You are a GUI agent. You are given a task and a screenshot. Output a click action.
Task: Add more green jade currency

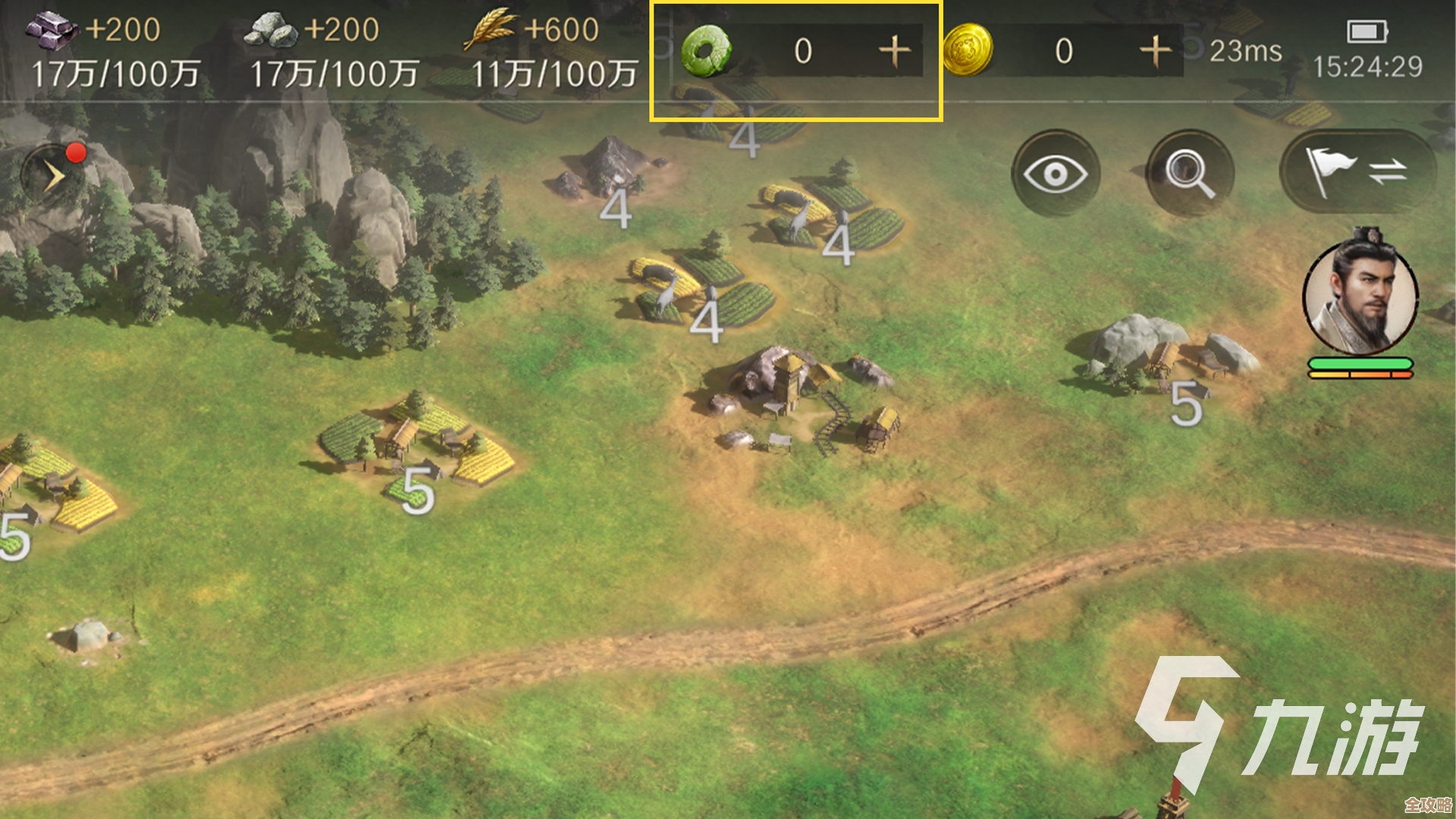(x=895, y=52)
